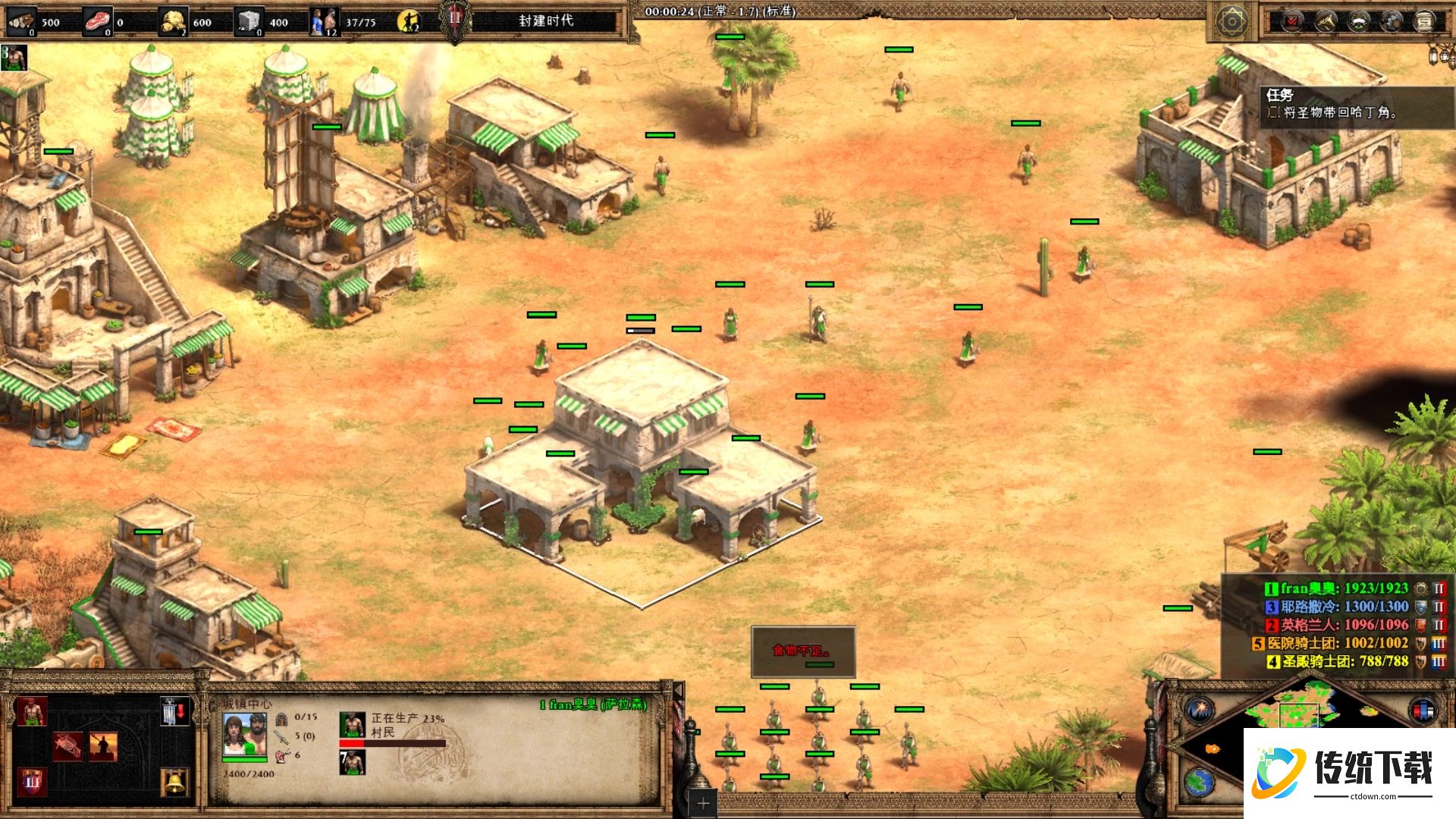1456x819 pixels.
Task: Select the idle villager button at top
Action: (x=409, y=21)
